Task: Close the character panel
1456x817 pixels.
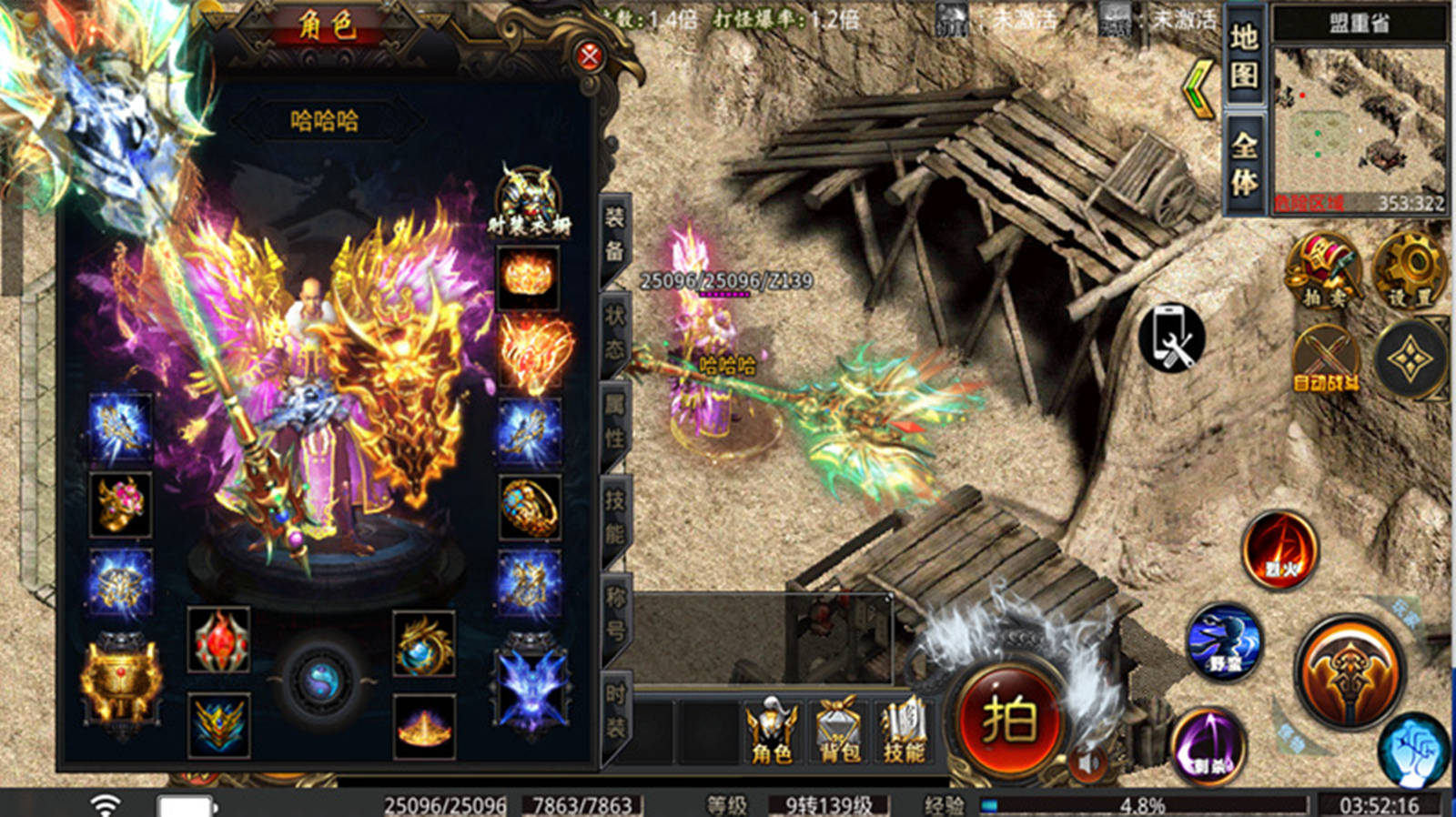Action: click(x=590, y=57)
